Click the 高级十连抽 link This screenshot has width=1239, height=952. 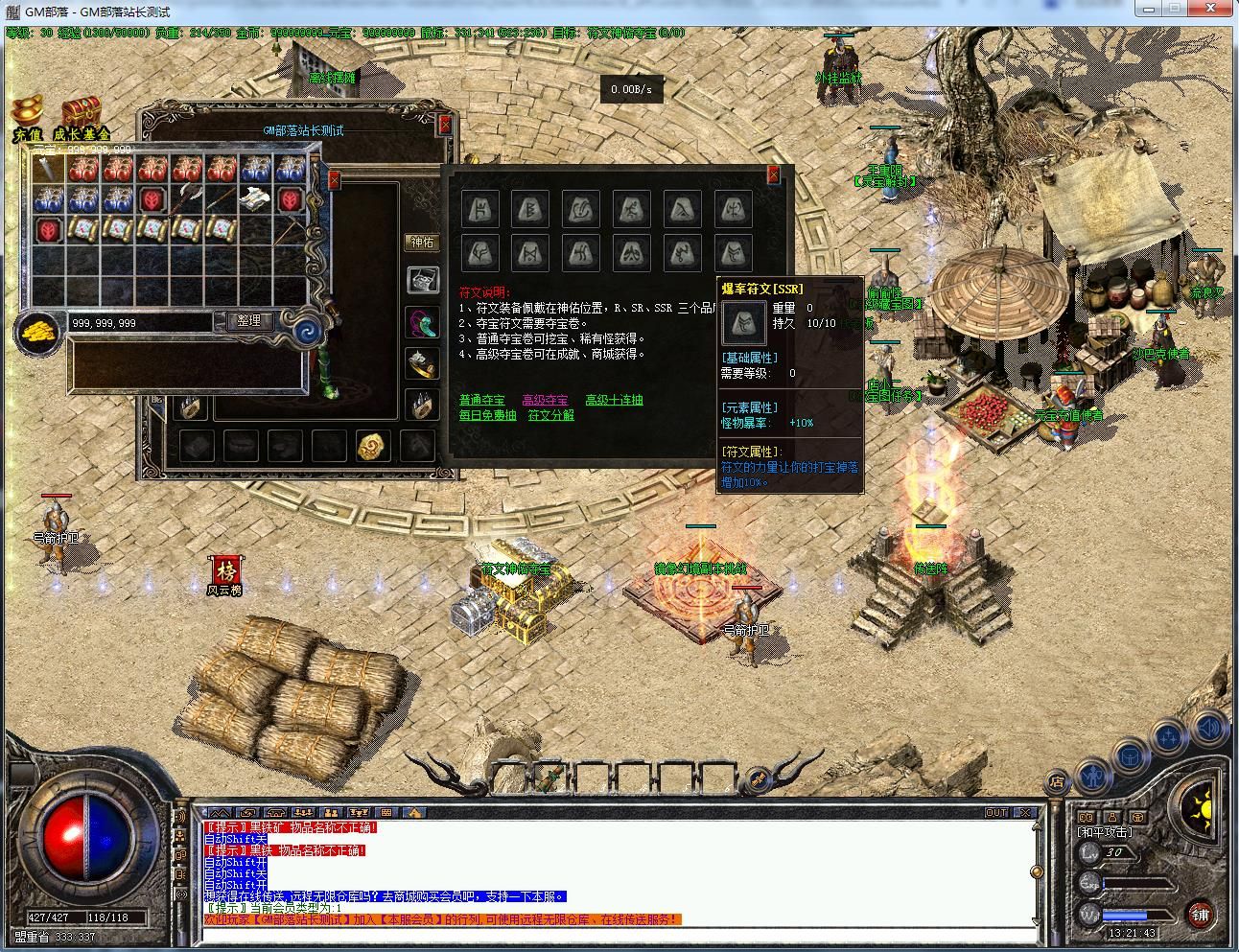pos(614,400)
